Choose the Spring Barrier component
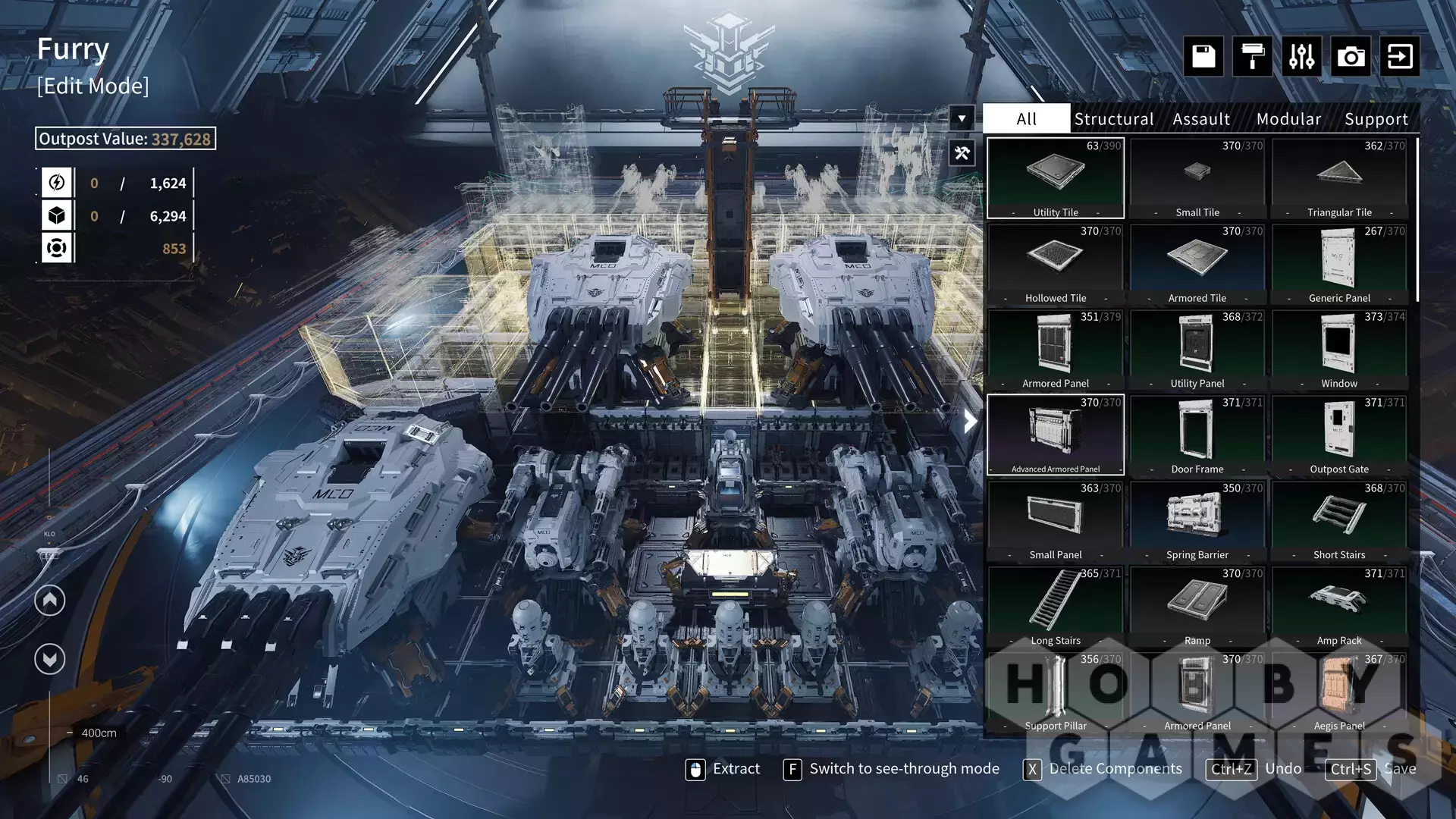Screen dimensions: 1456x819 [x=1197, y=520]
